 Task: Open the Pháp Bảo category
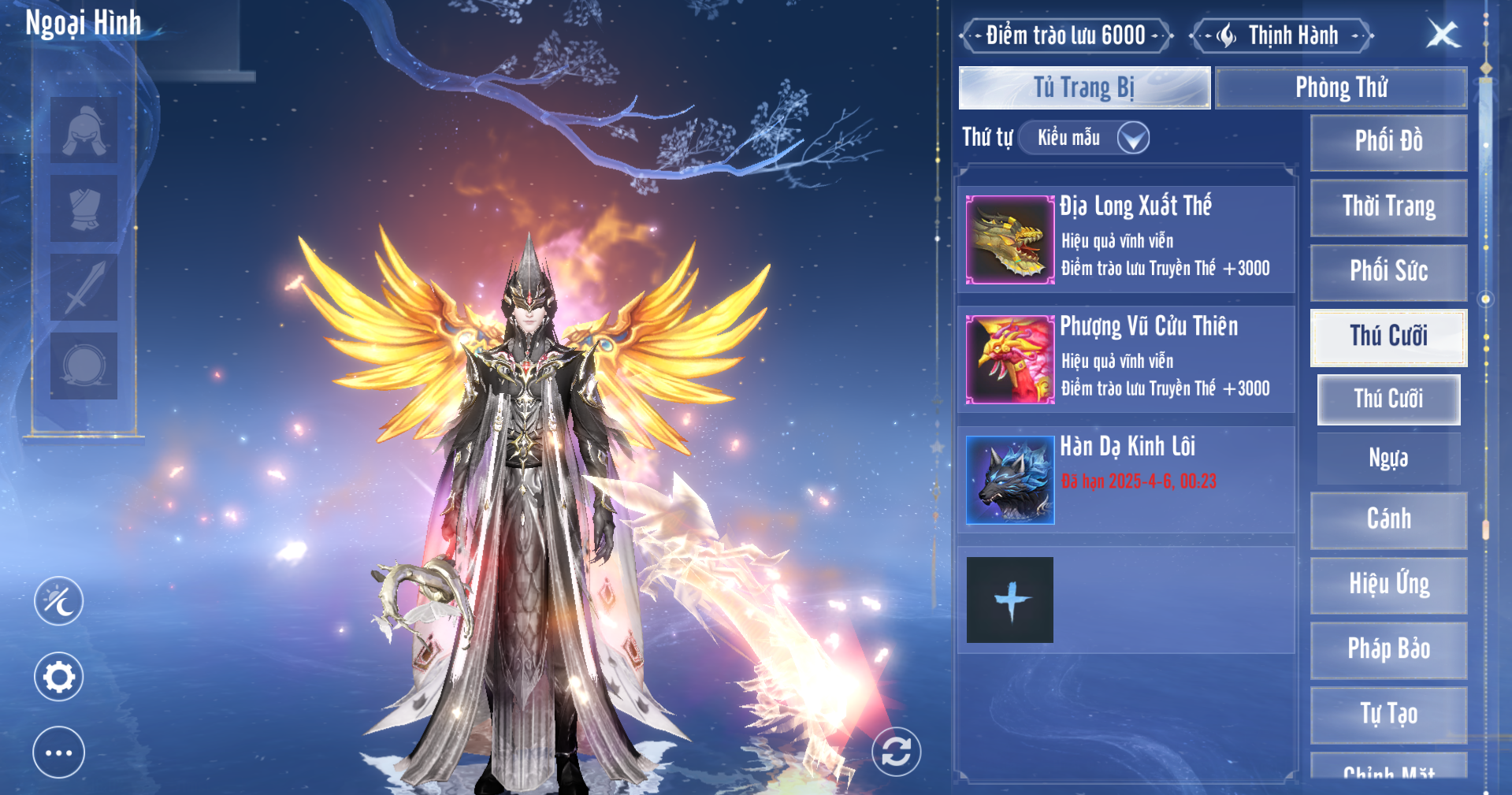coord(1388,649)
